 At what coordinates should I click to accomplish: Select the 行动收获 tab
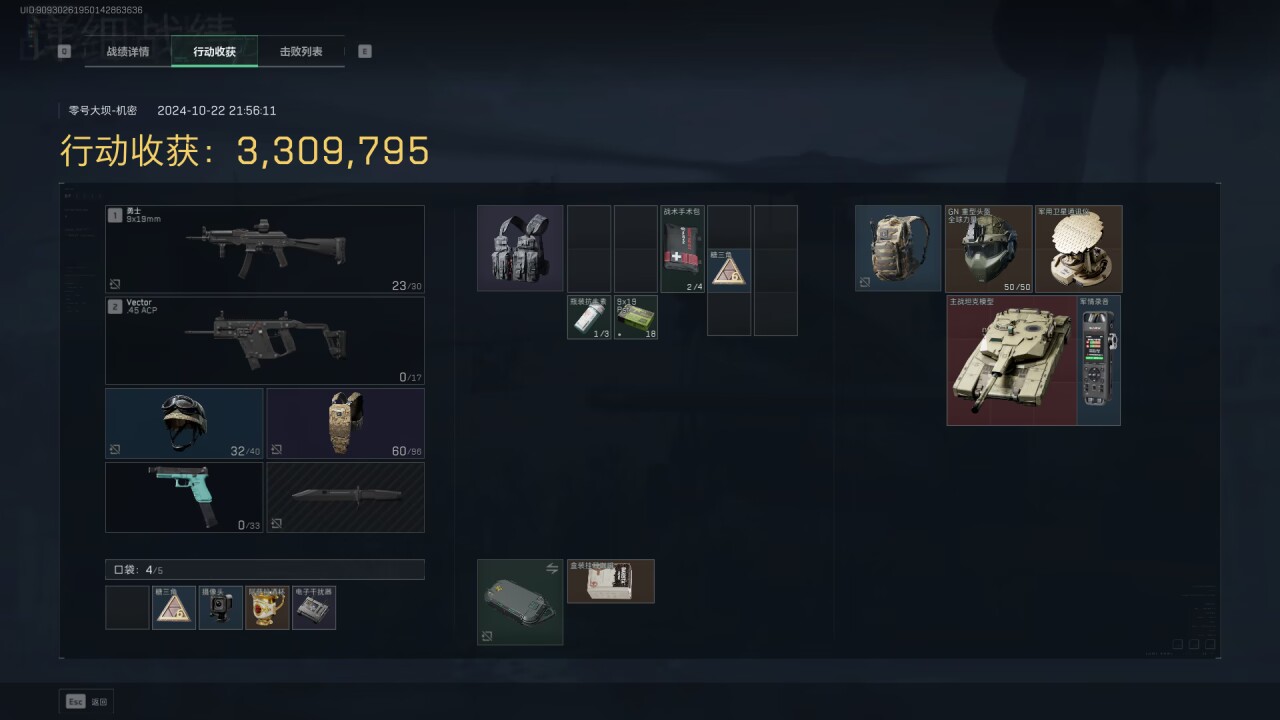tap(214, 51)
